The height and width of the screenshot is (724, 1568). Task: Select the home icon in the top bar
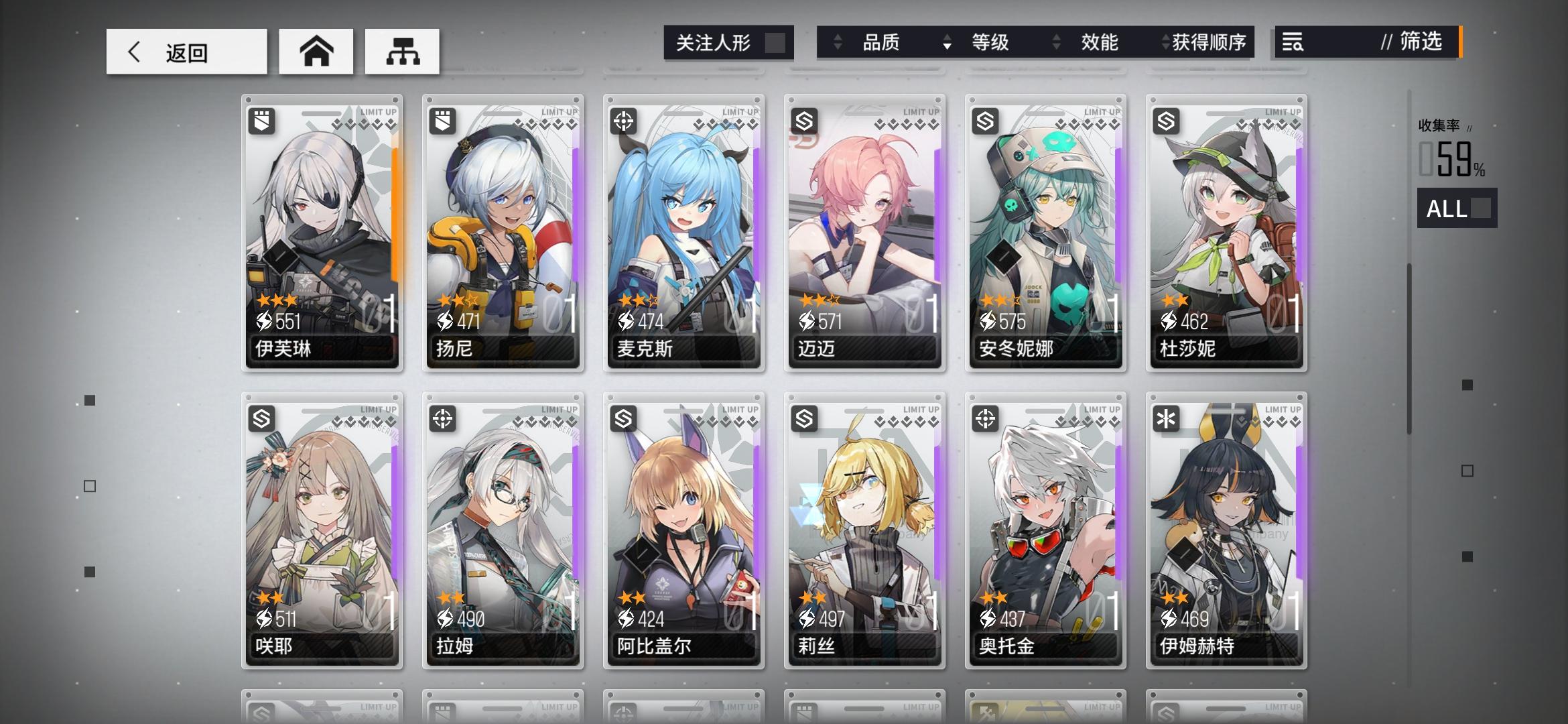[316, 50]
